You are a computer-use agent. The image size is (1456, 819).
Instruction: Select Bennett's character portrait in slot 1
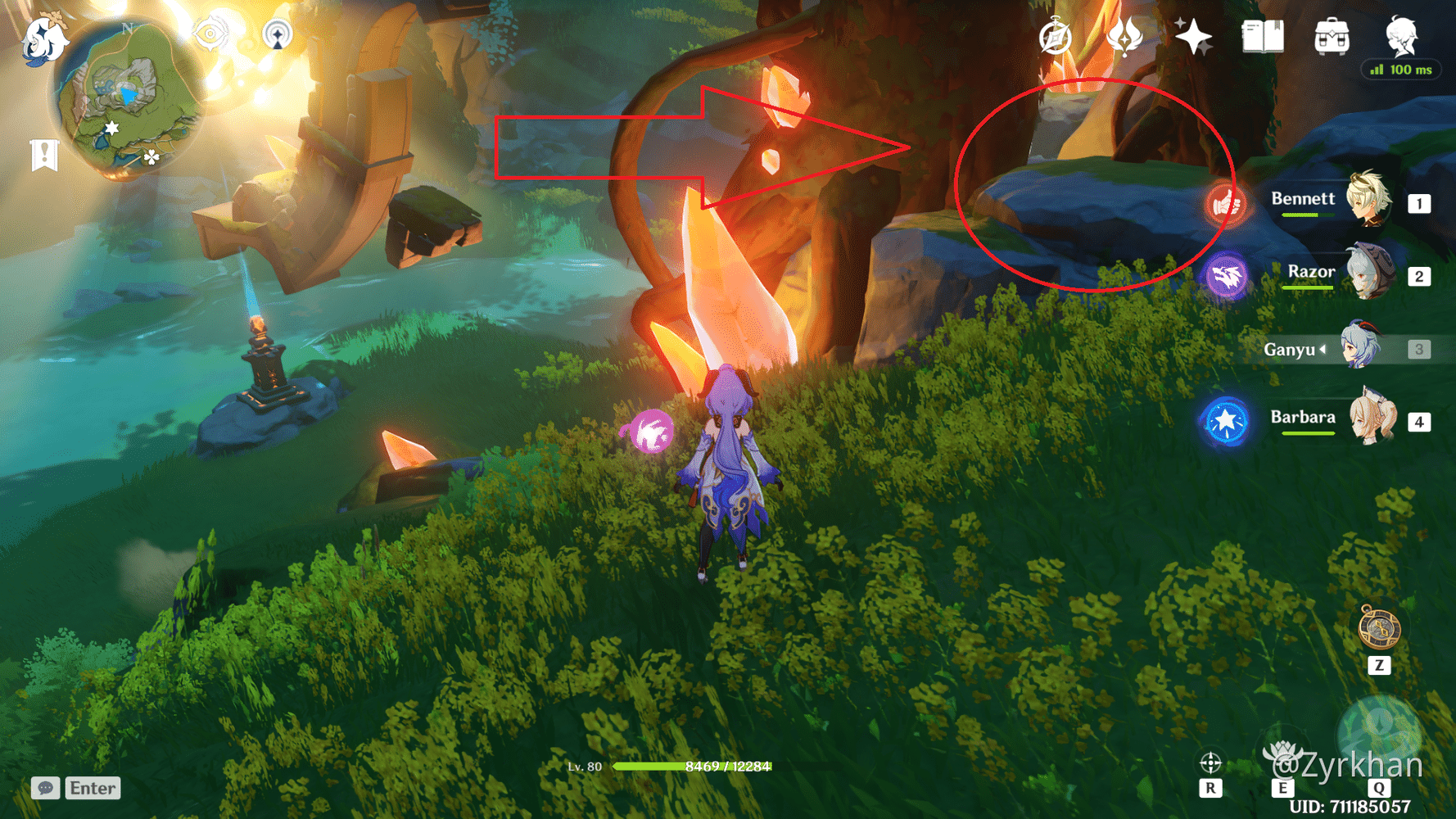point(1368,201)
